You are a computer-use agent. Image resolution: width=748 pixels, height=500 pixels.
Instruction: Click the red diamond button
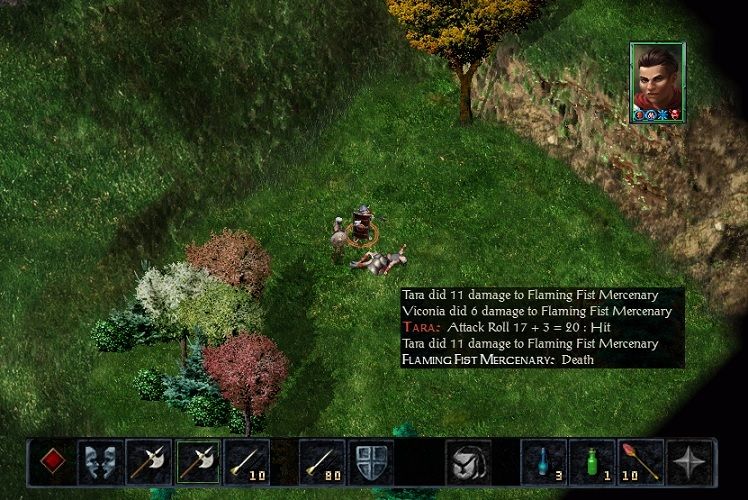[x=52, y=462]
